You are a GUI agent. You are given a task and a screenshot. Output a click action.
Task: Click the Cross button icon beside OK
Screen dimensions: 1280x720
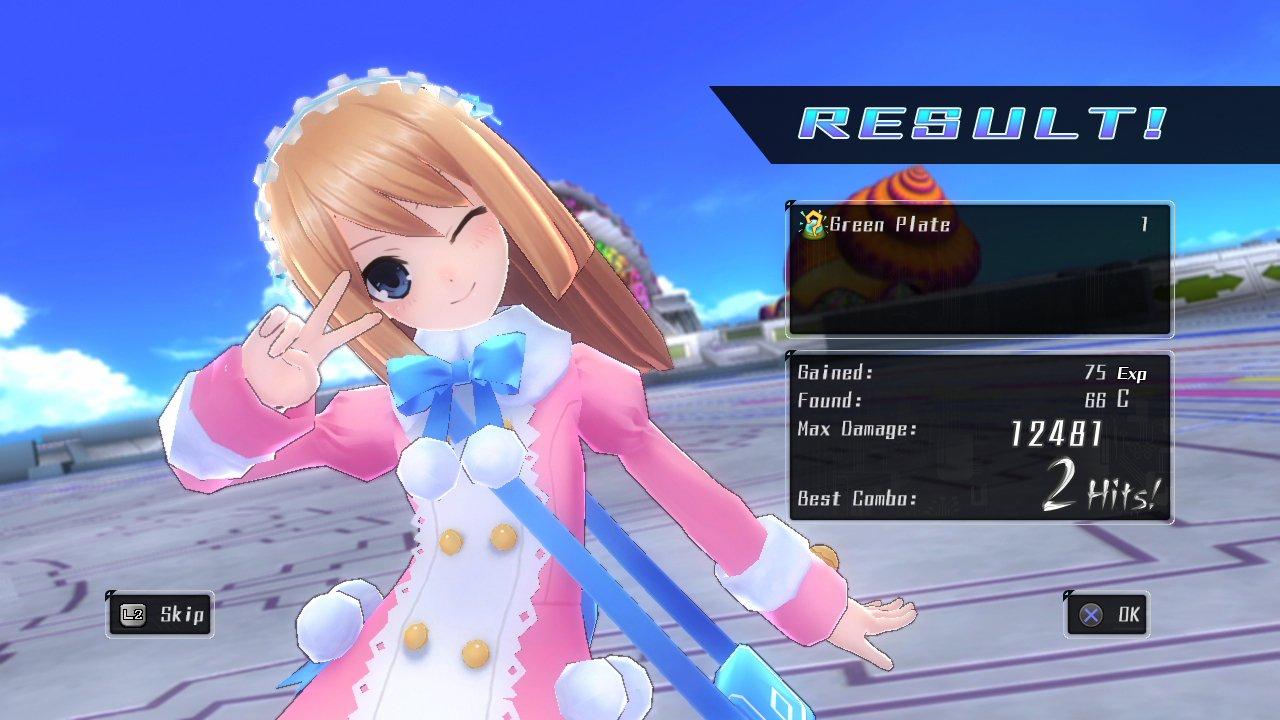pyautogui.click(x=1091, y=615)
